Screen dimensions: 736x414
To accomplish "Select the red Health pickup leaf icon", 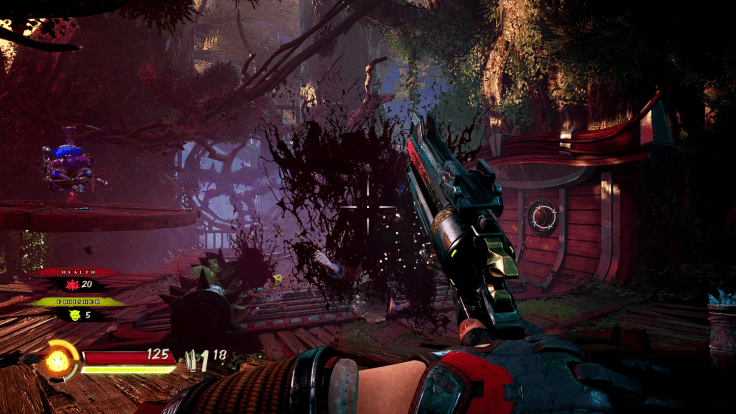I will (x=74, y=286).
